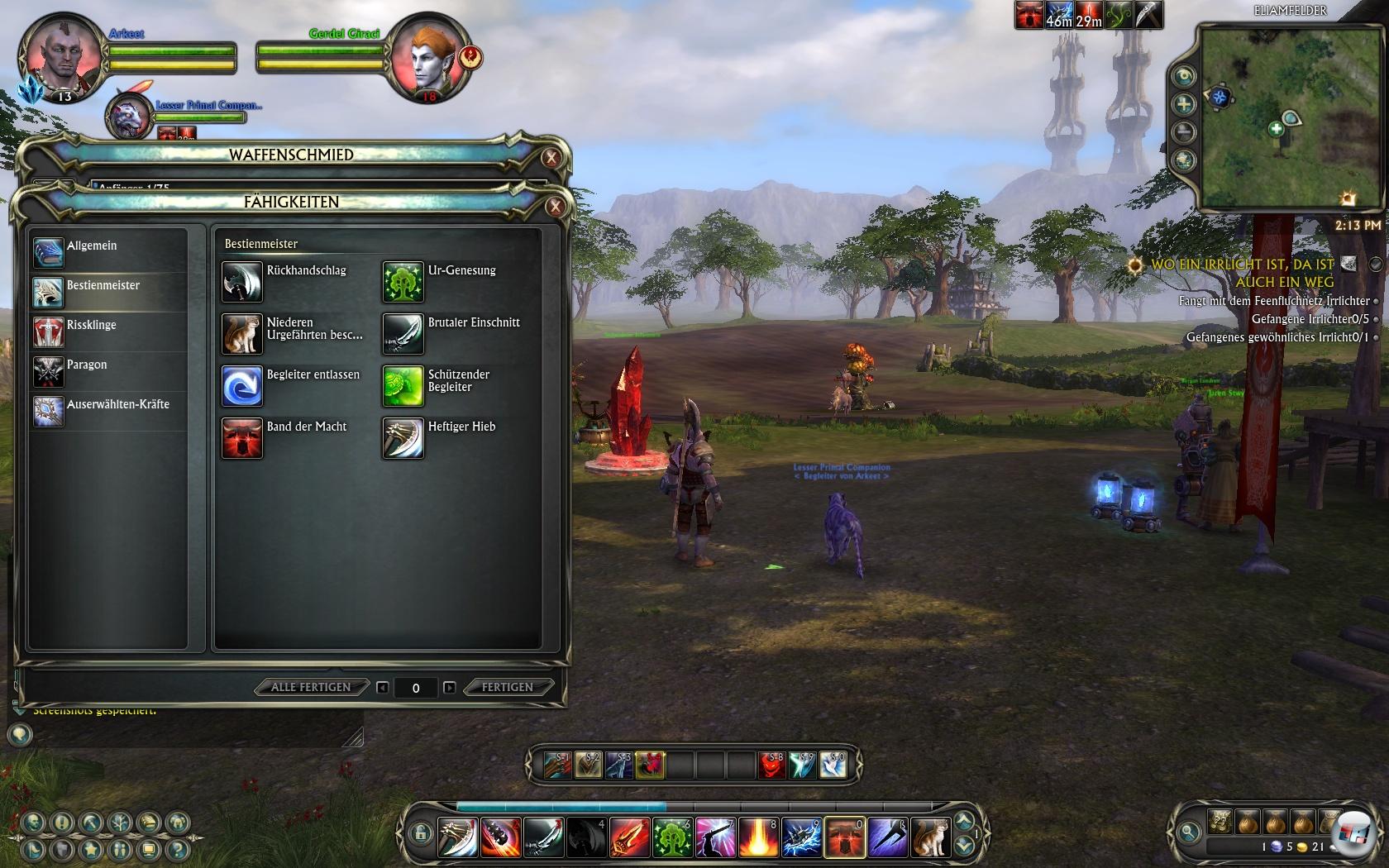
Task: Click the Heftiger Hieb ability icon
Action: [403, 438]
